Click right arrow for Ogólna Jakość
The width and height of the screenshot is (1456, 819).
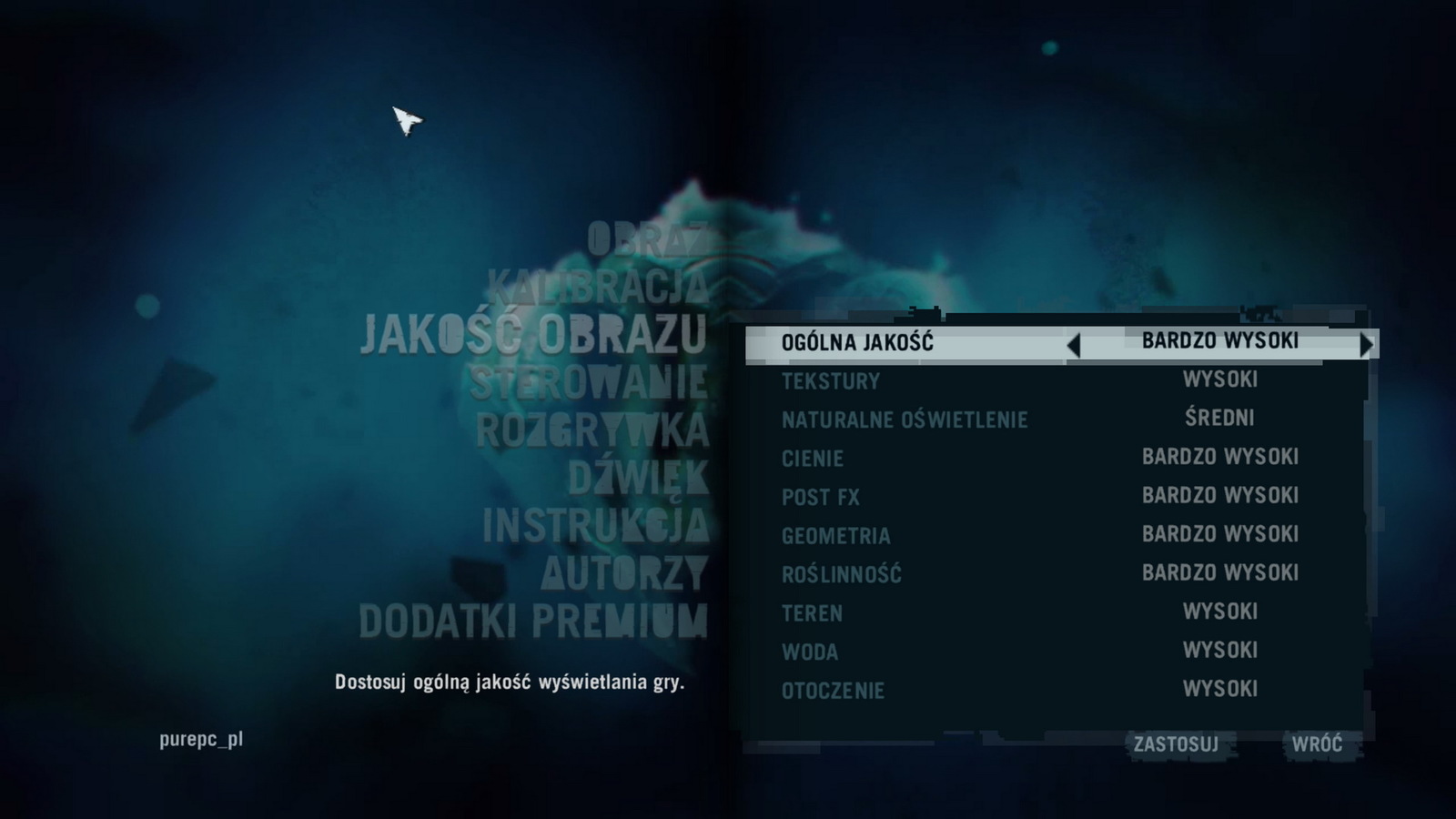(x=1366, y=345)
